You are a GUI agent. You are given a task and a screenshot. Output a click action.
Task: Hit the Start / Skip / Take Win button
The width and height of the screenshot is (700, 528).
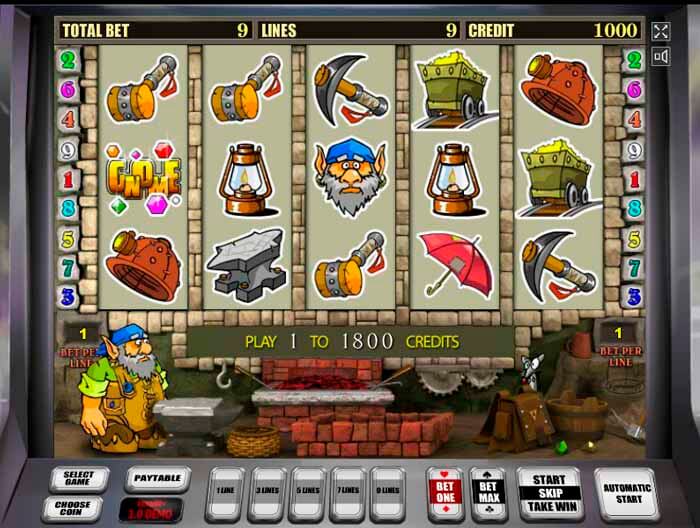click(549, 492)
